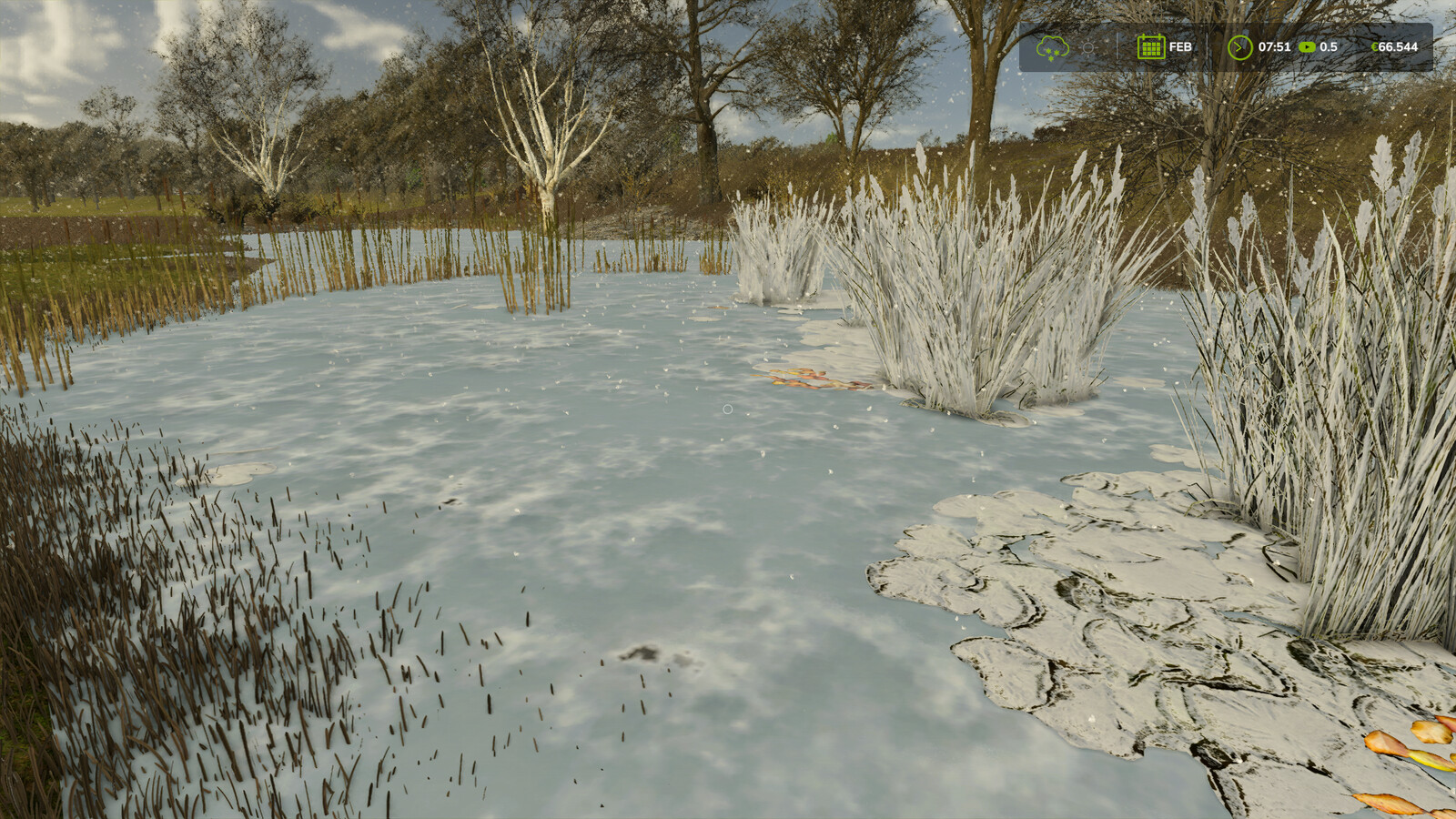
Task: Open the calendar icon showing FEB
Action: 1151,46
